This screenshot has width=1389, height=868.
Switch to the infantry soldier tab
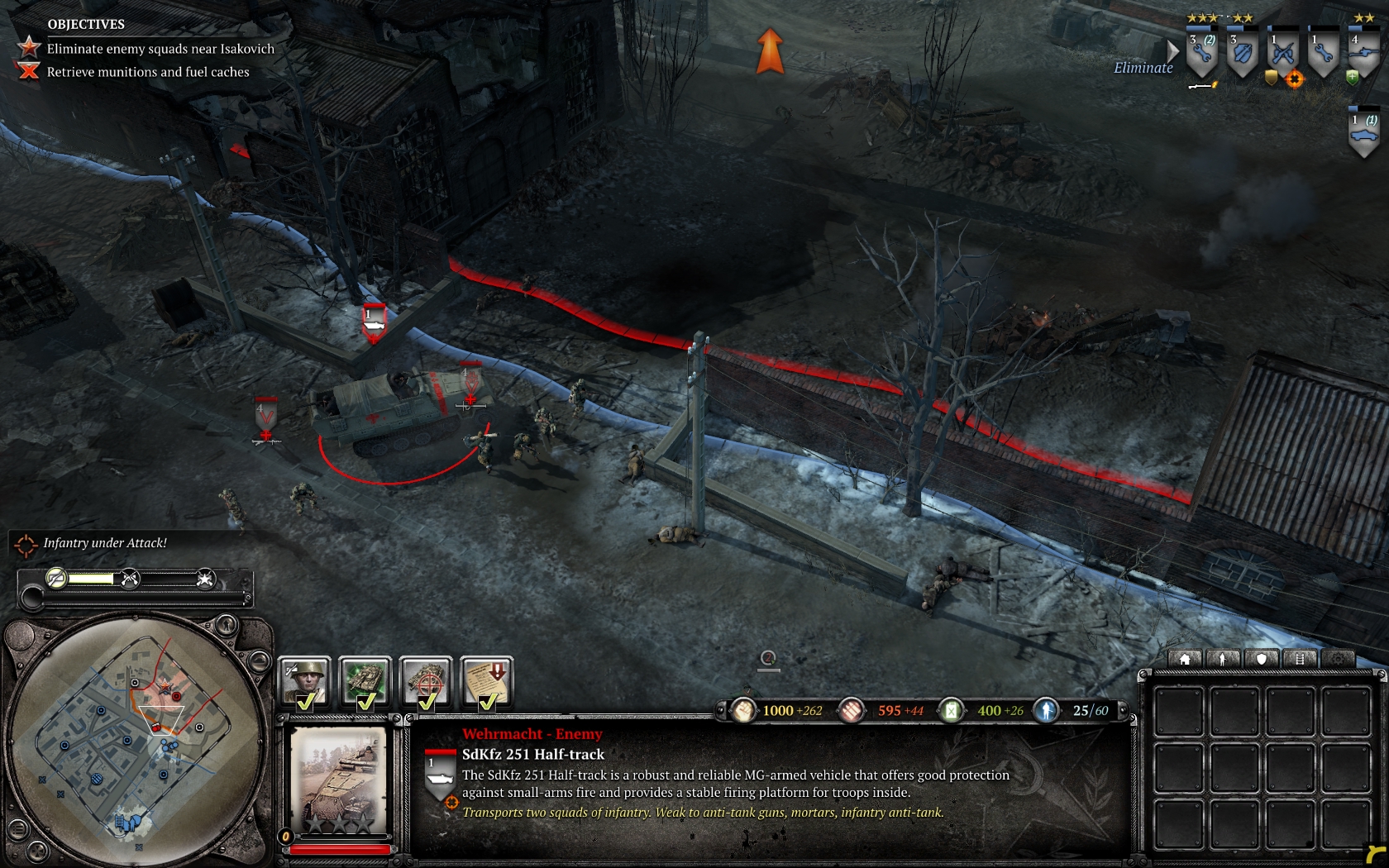(x=1223, y=659)
